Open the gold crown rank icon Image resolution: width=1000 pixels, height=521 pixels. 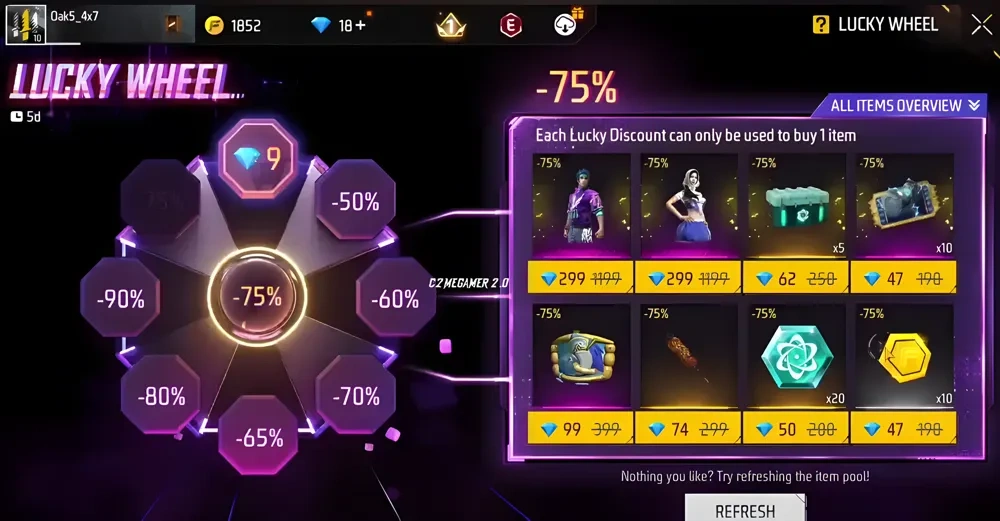pyautogui.click(x=452, y=26)
